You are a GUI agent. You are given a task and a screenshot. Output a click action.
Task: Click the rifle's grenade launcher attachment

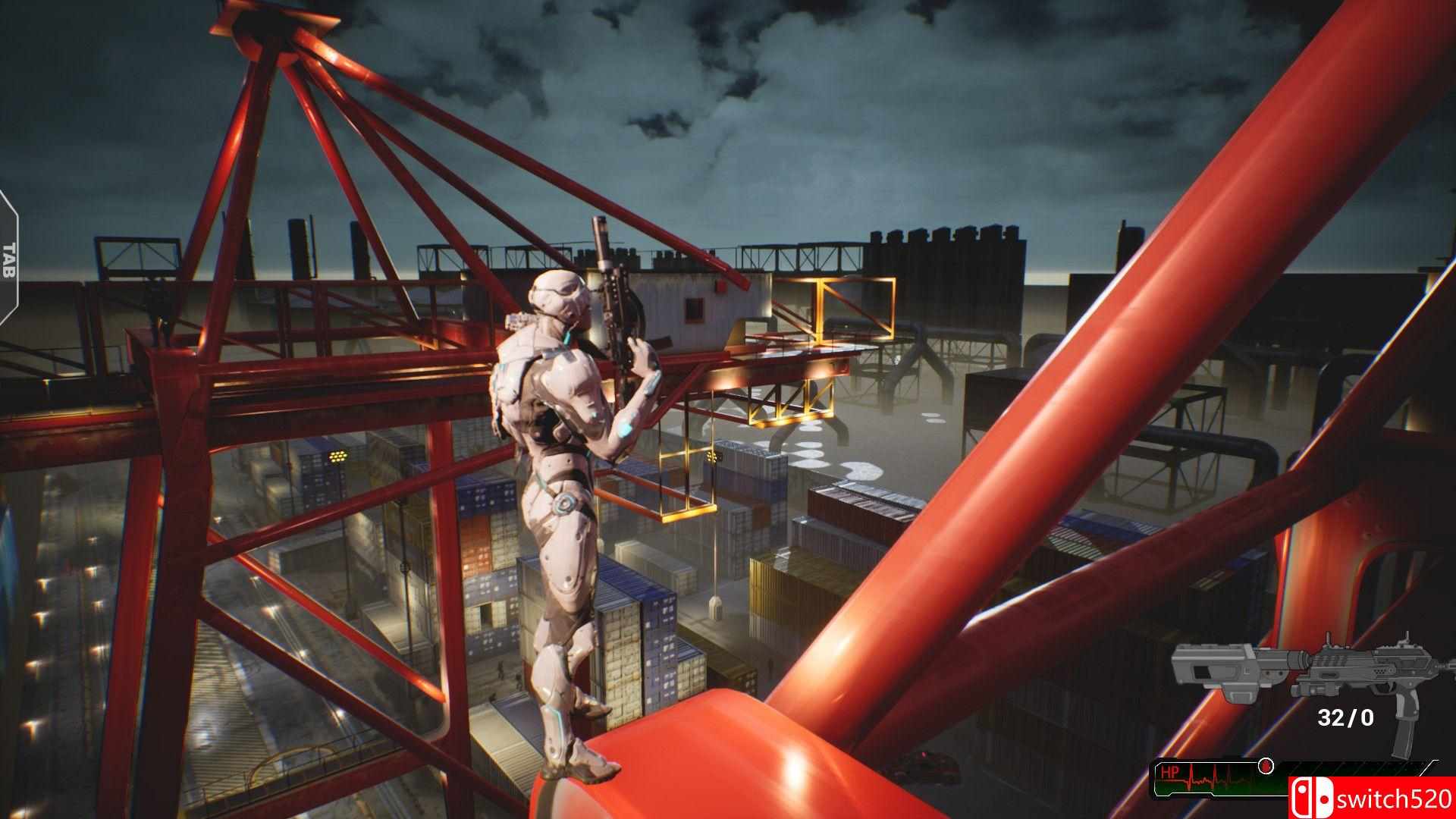pos(1237,696)
